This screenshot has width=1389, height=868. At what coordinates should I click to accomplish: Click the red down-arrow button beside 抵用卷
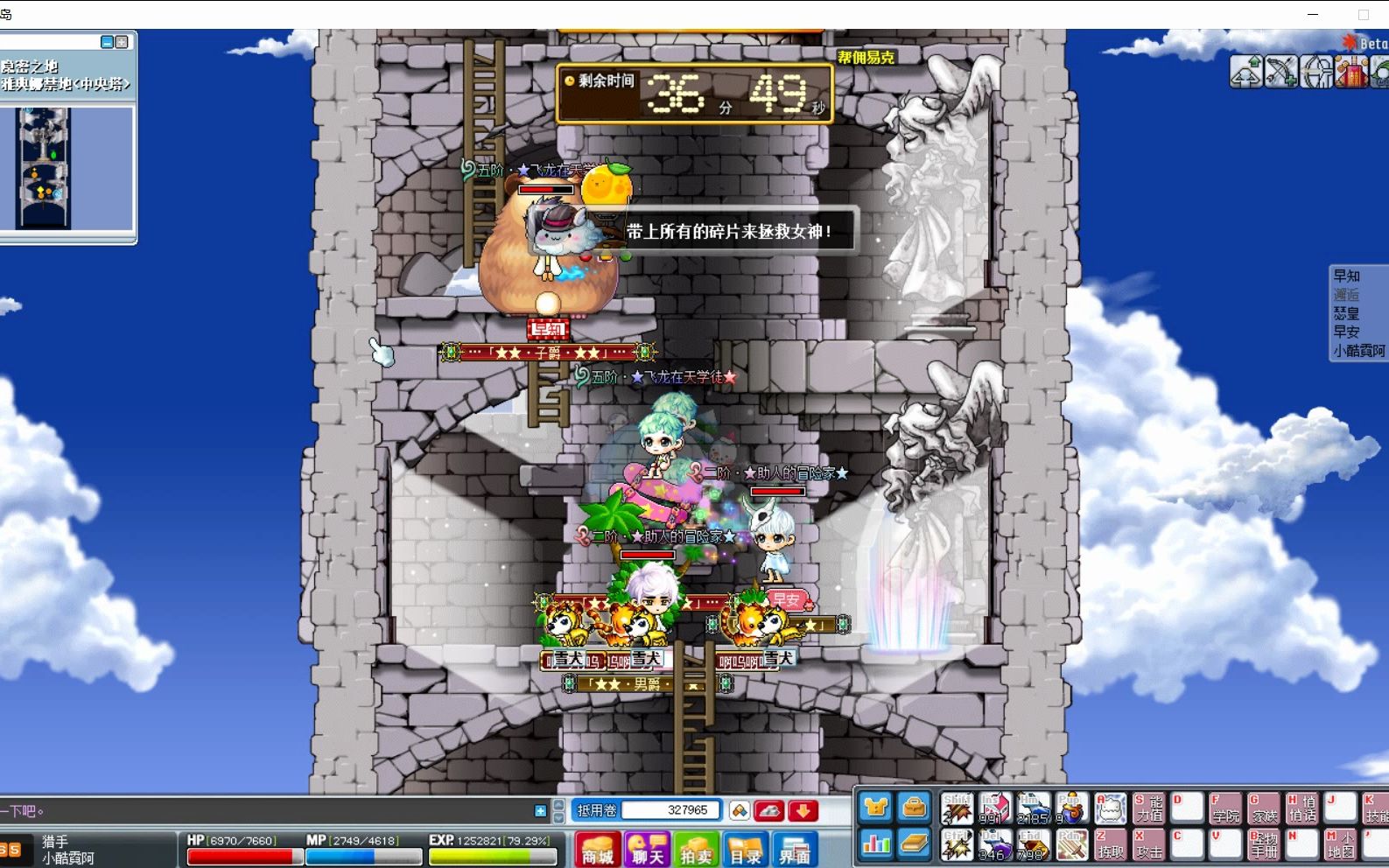click(x=803, y=811)
